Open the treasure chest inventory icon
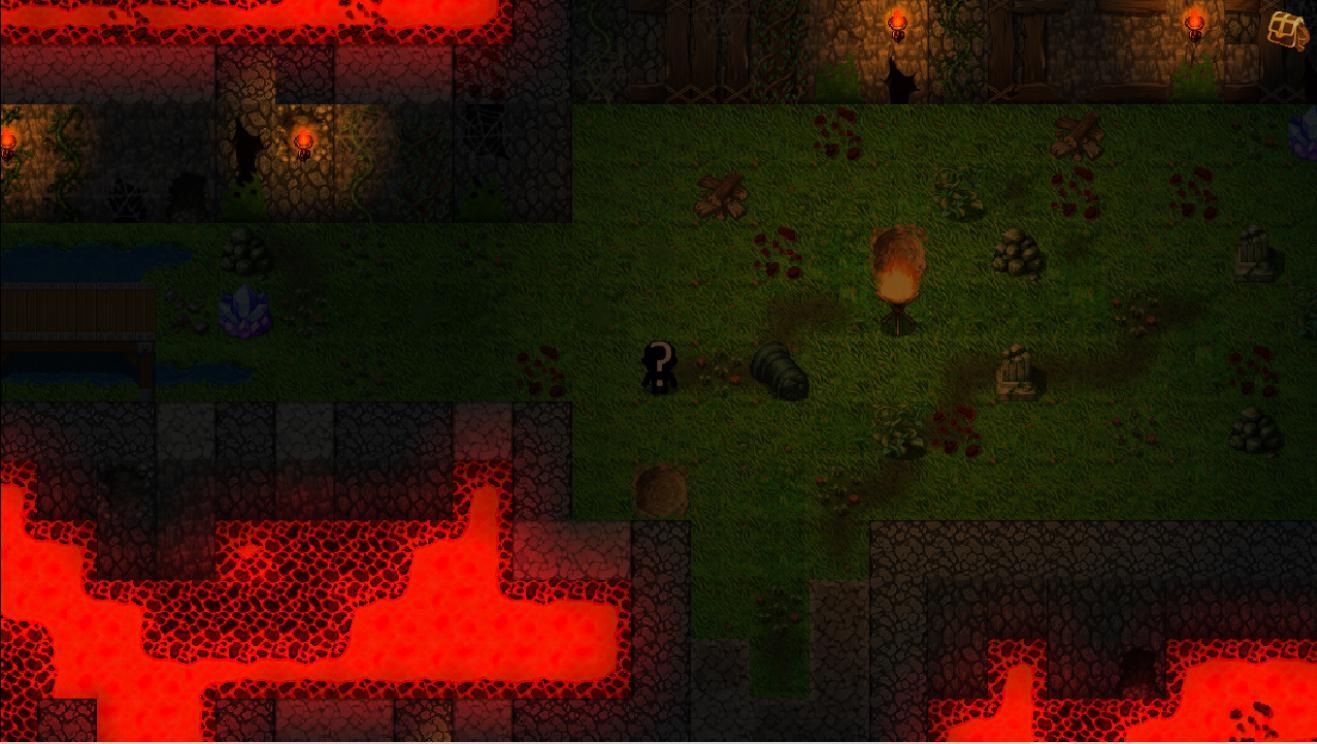 (1286, 30)
